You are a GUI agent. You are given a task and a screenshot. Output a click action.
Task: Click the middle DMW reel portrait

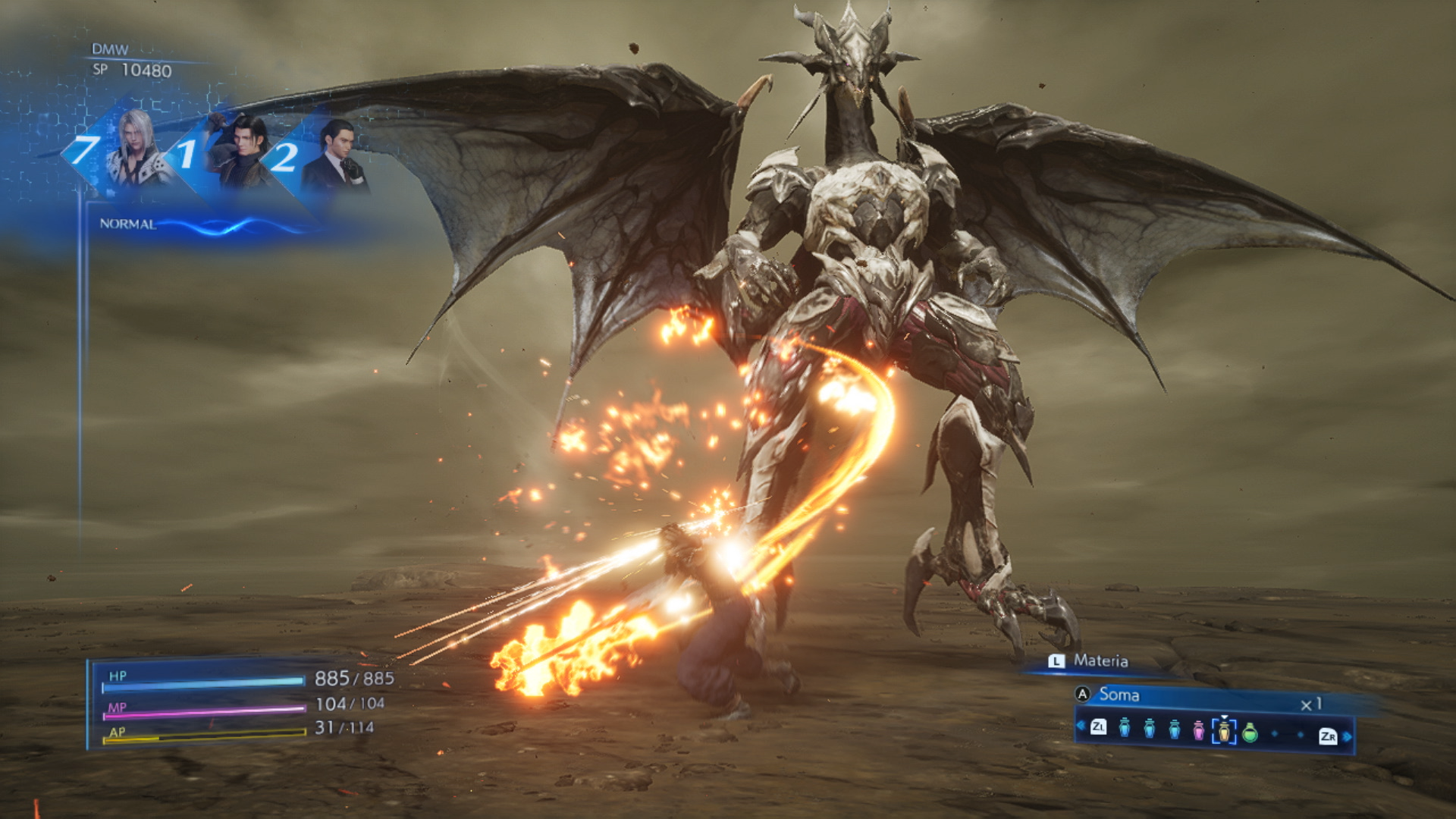pyautogui.click(x=239, y=152)
